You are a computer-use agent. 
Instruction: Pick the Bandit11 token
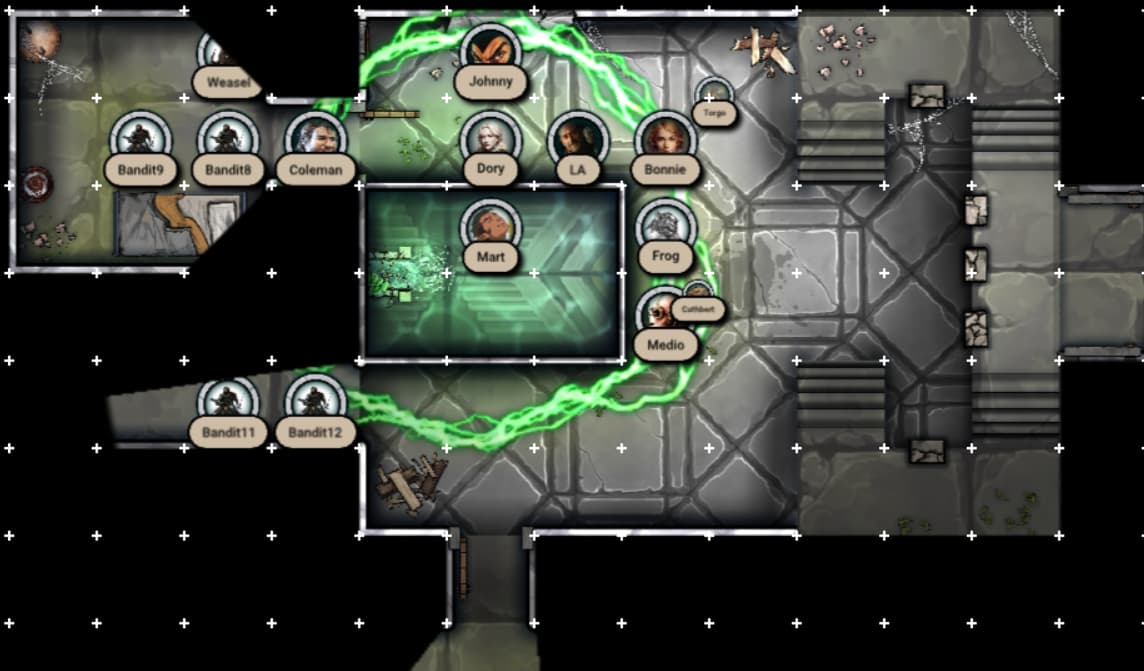pos(229,401)
